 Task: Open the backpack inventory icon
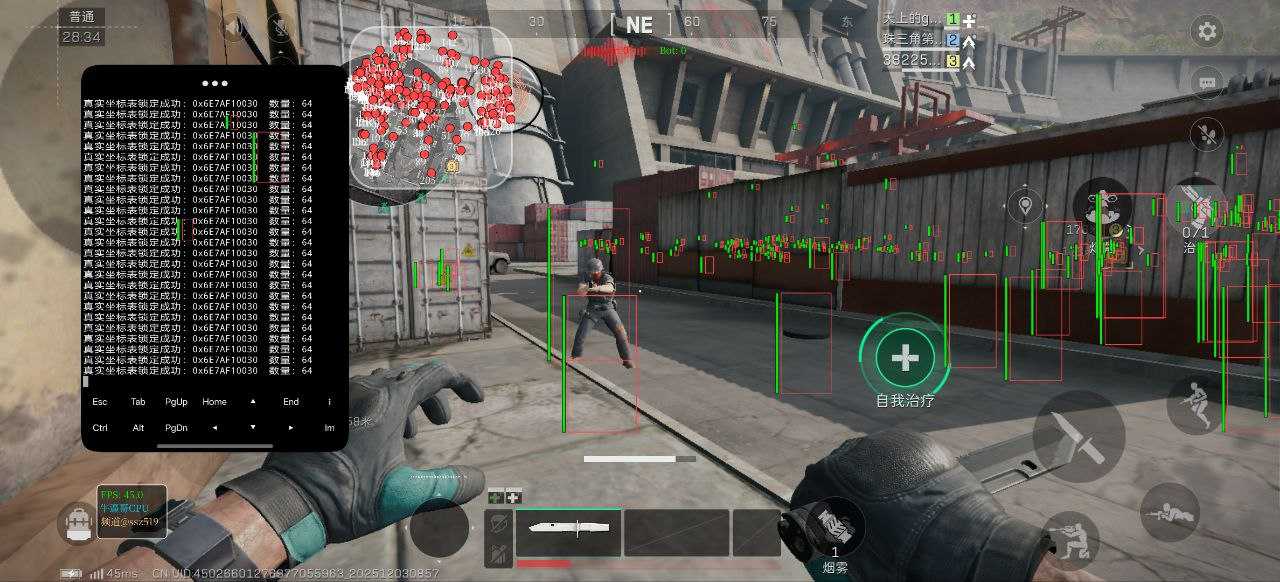point(77,523)
